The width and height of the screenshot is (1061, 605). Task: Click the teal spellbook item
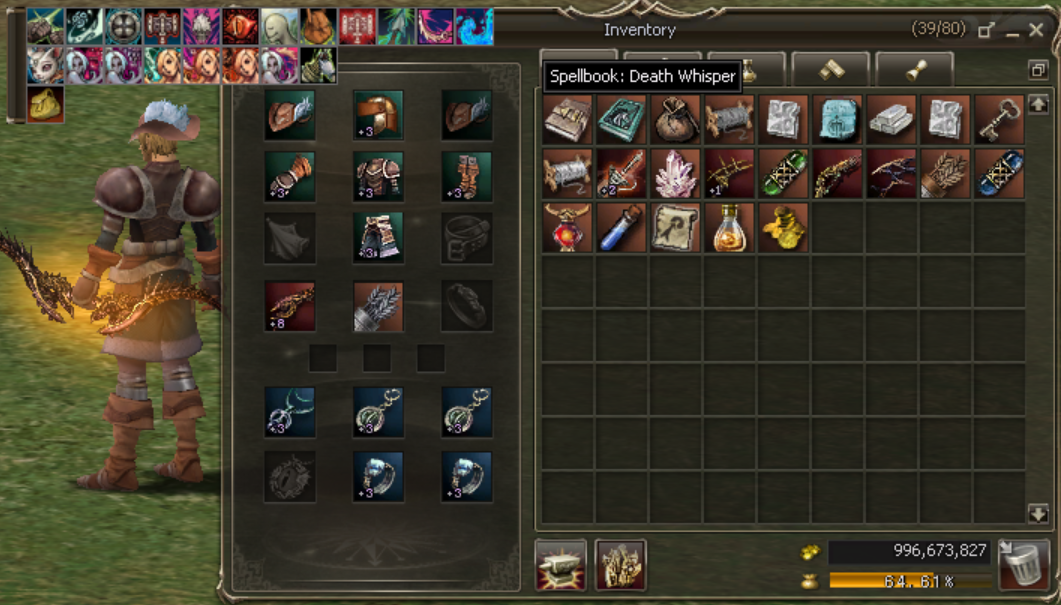(x=622, y=120)
